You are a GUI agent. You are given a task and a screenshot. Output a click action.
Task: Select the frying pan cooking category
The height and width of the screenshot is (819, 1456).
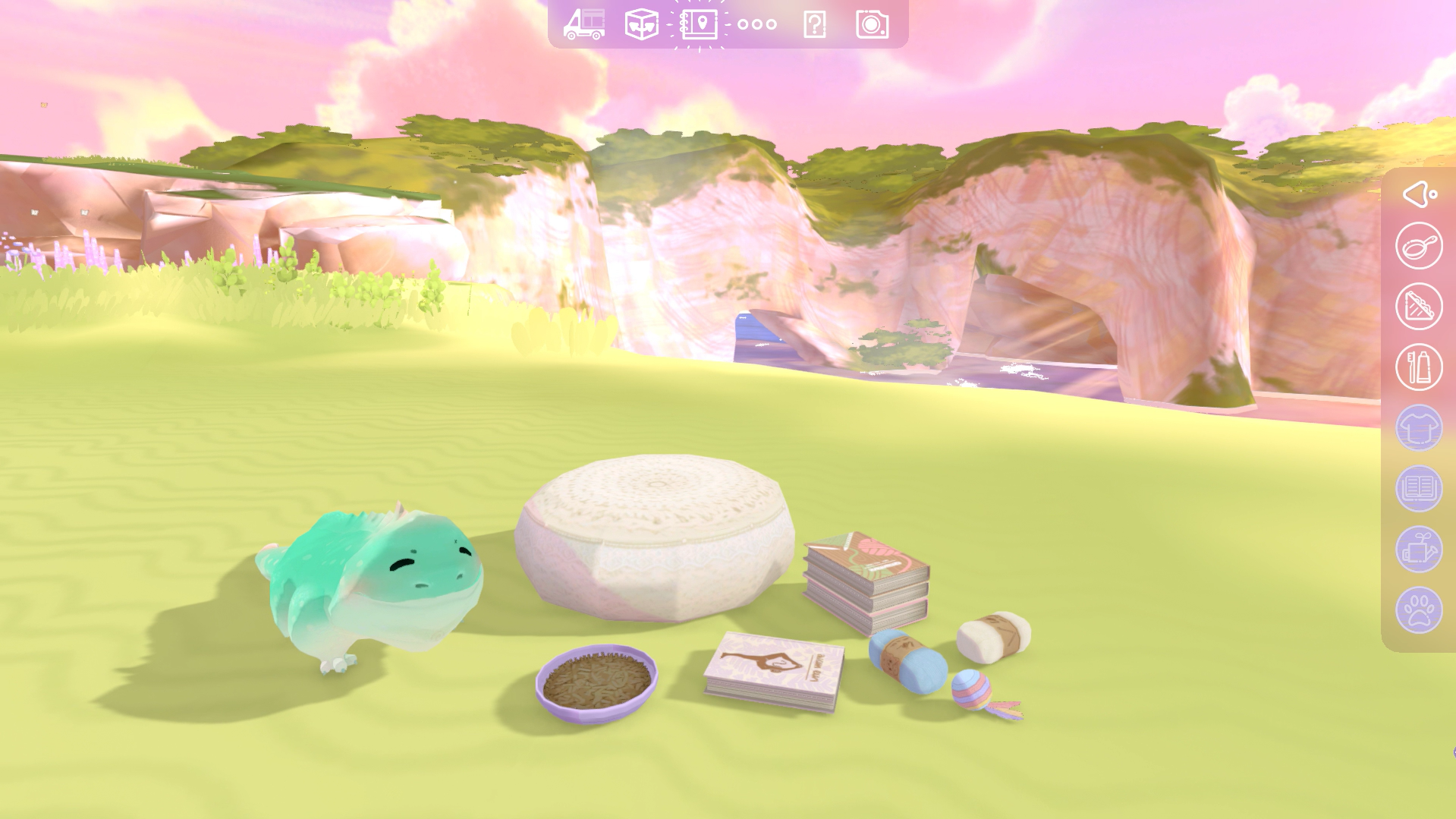1419,246
